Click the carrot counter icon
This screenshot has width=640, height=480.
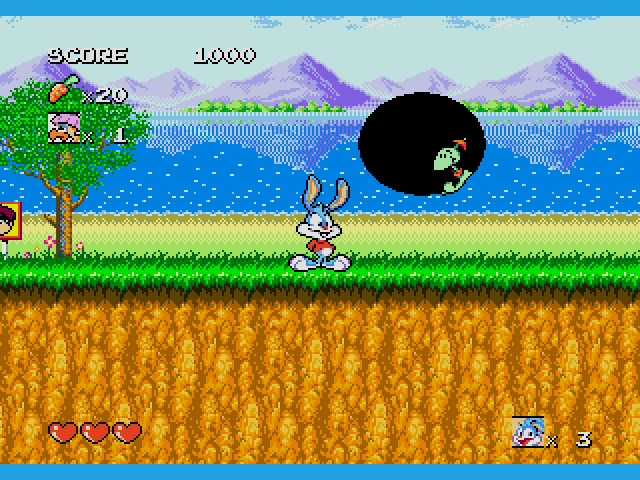pos(61,92)
